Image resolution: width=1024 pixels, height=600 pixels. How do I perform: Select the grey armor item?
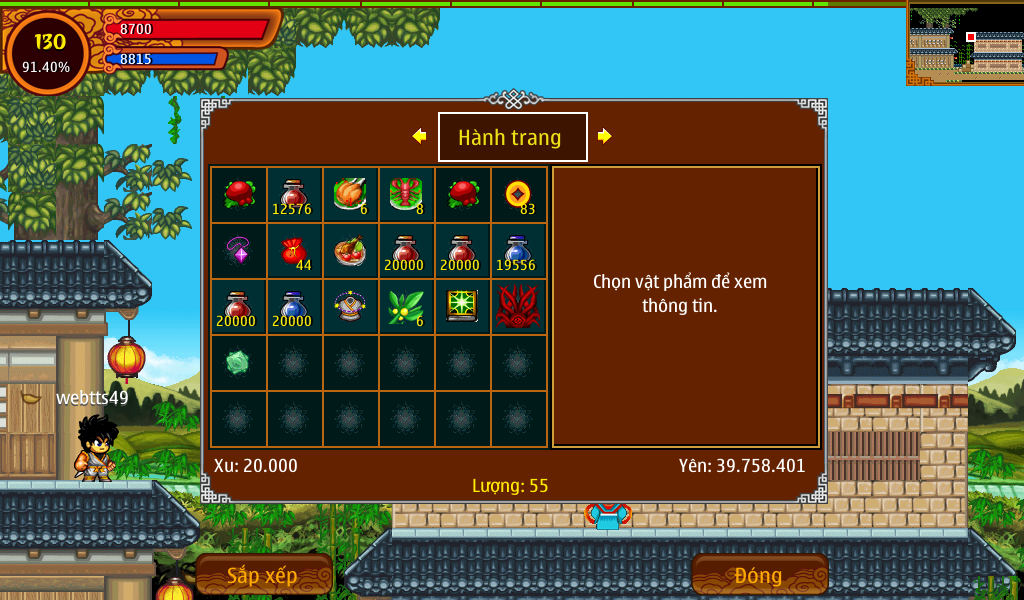coord(350,307)
